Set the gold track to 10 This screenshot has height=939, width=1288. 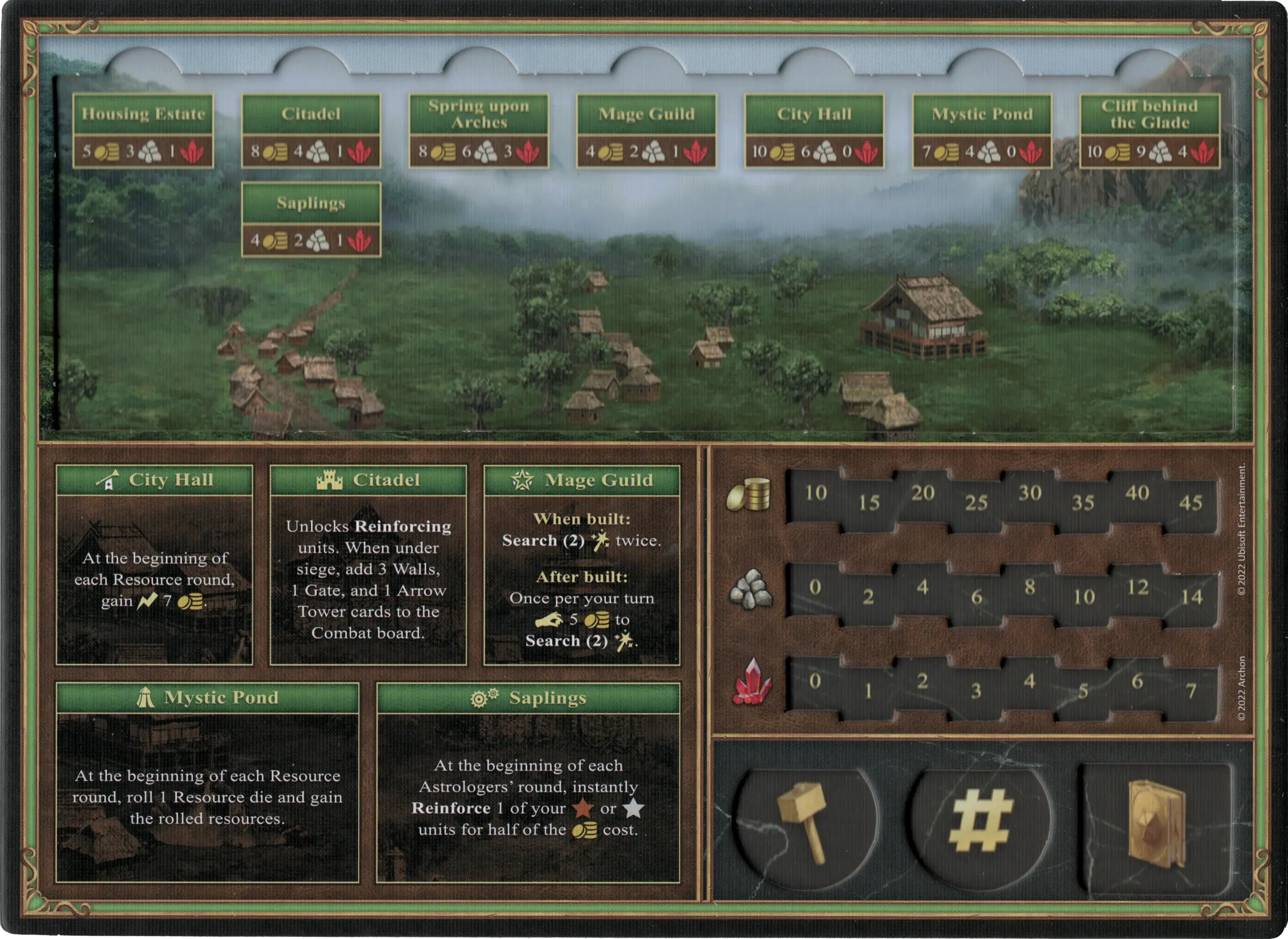815,493
